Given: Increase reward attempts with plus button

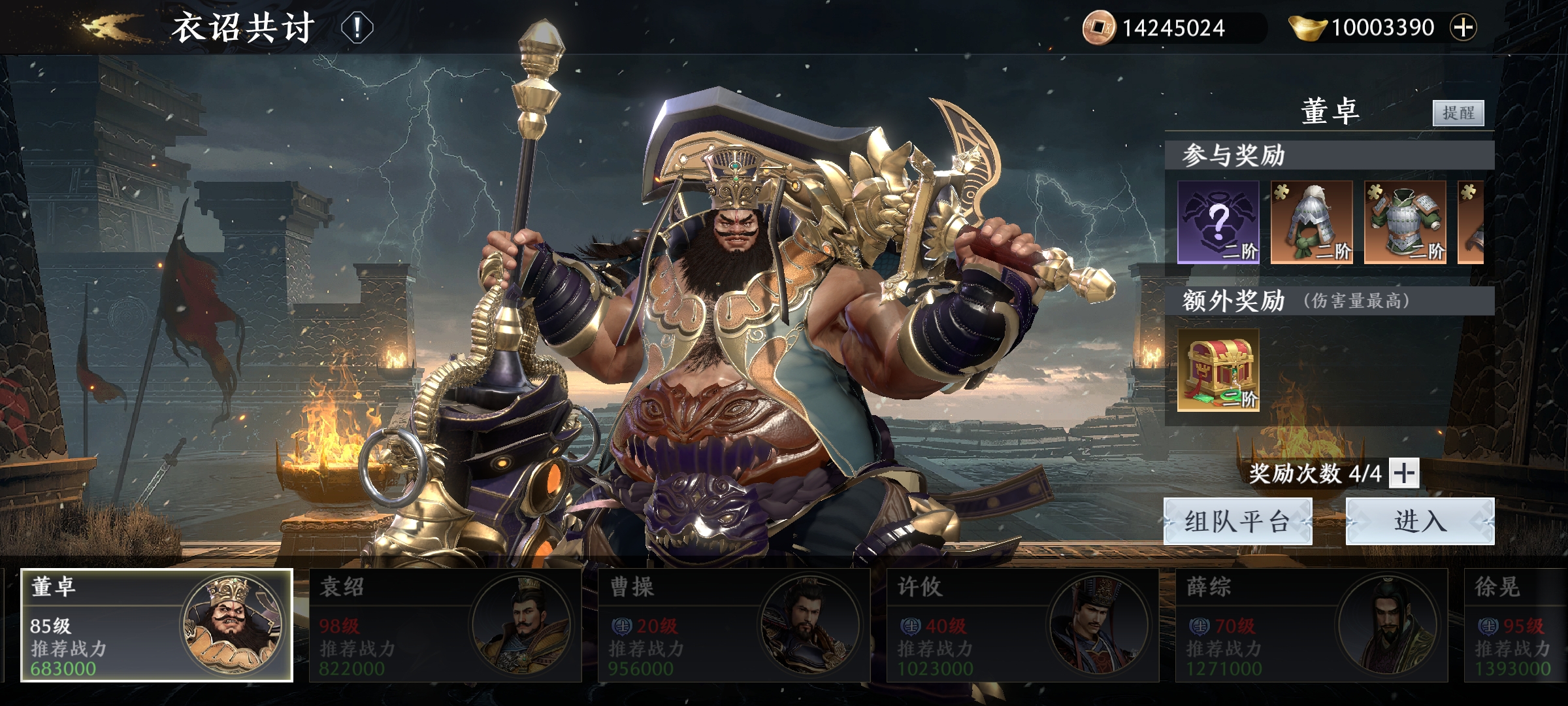Looking at the screenshot, I should 1404,473.
